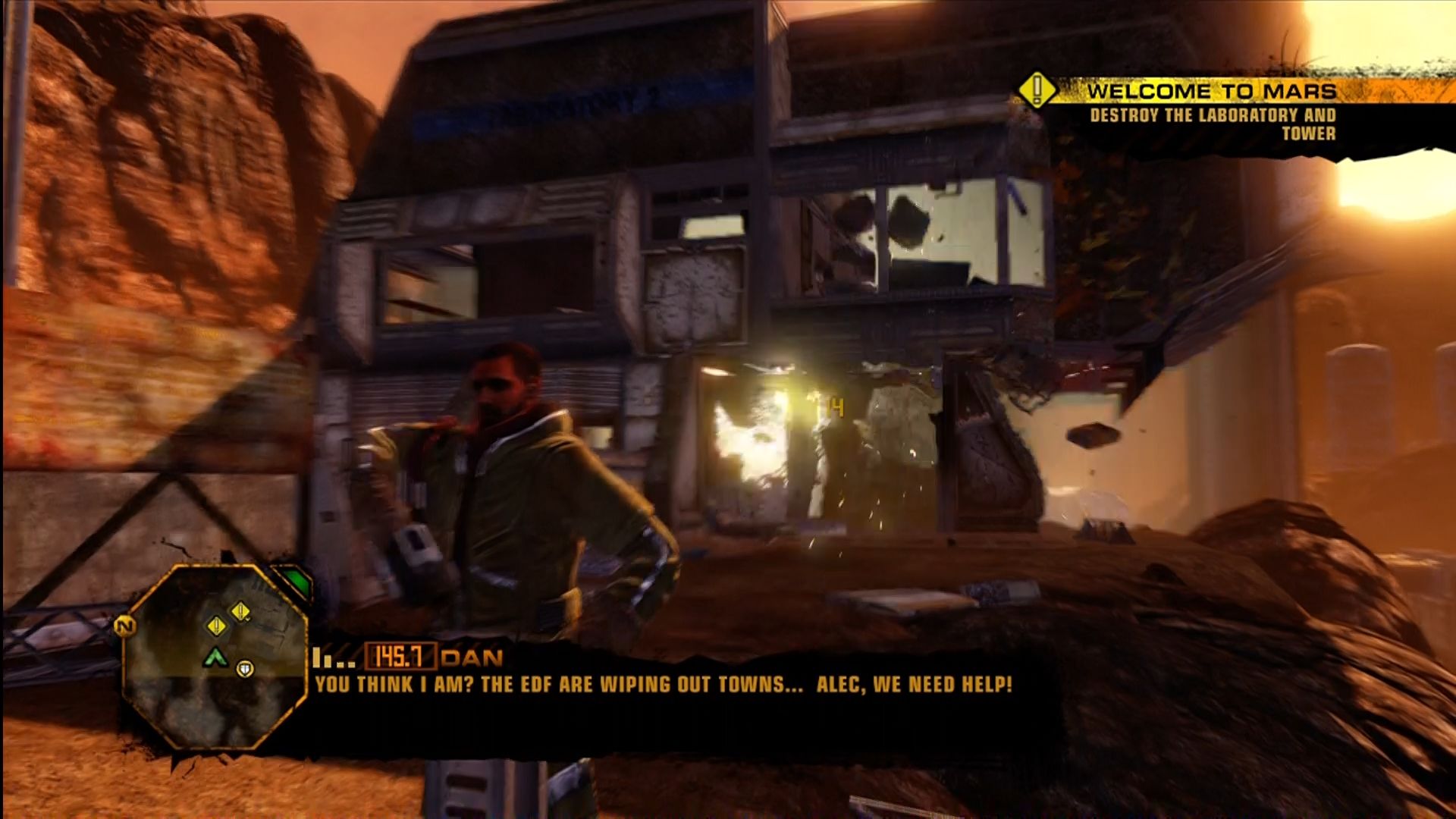This screenshot has height=819, width=1456.
Task: Click the north compass N badge
Action: tap(125, 626)
